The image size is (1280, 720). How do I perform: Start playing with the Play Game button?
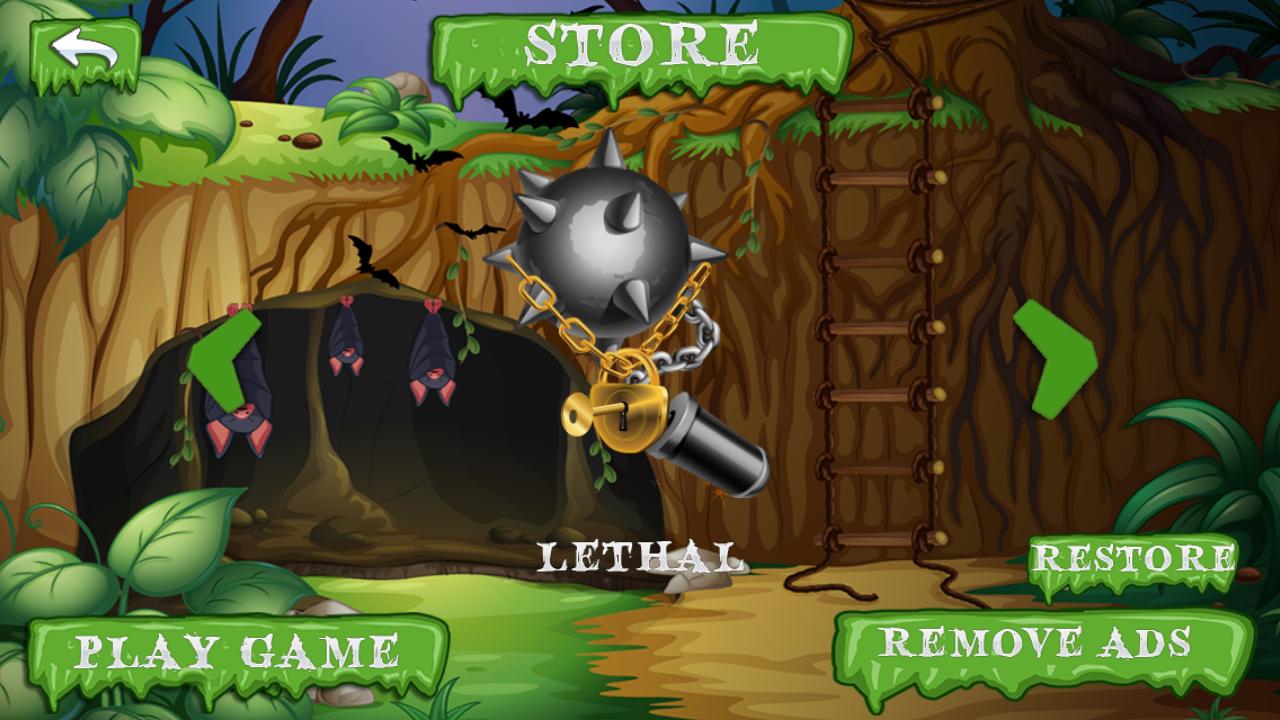pos(237,652)
